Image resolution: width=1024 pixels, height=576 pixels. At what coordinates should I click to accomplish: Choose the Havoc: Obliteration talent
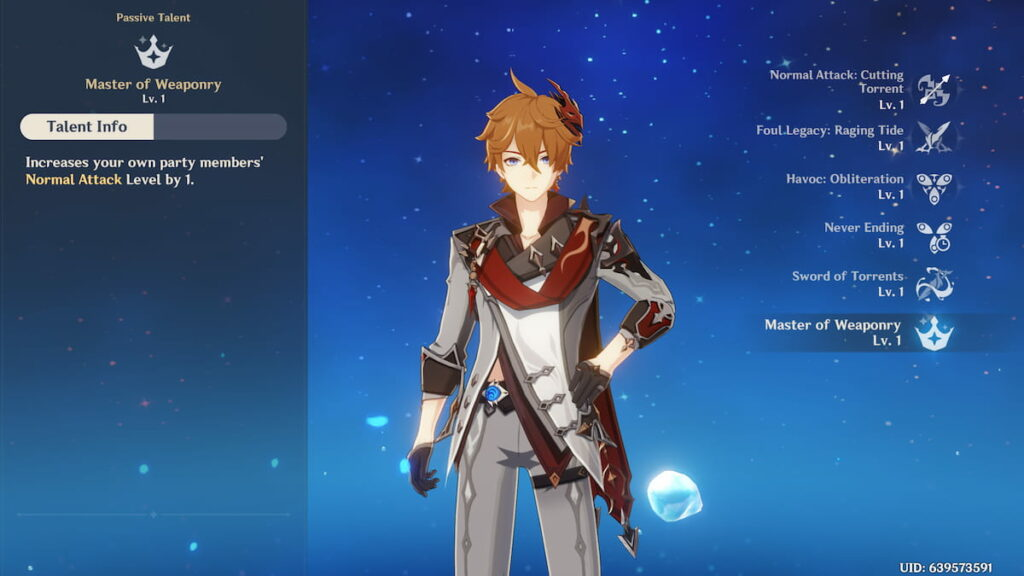[x=934, y=186]
